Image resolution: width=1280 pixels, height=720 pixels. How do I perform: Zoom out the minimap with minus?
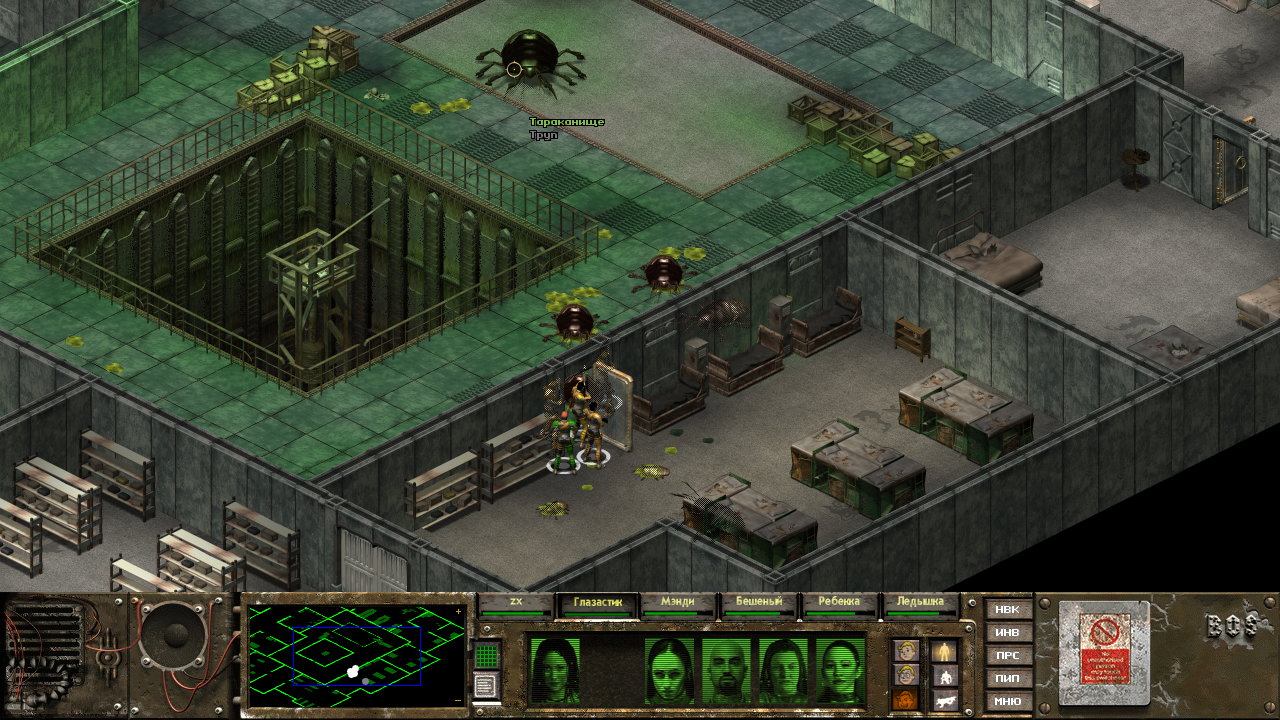459,701
